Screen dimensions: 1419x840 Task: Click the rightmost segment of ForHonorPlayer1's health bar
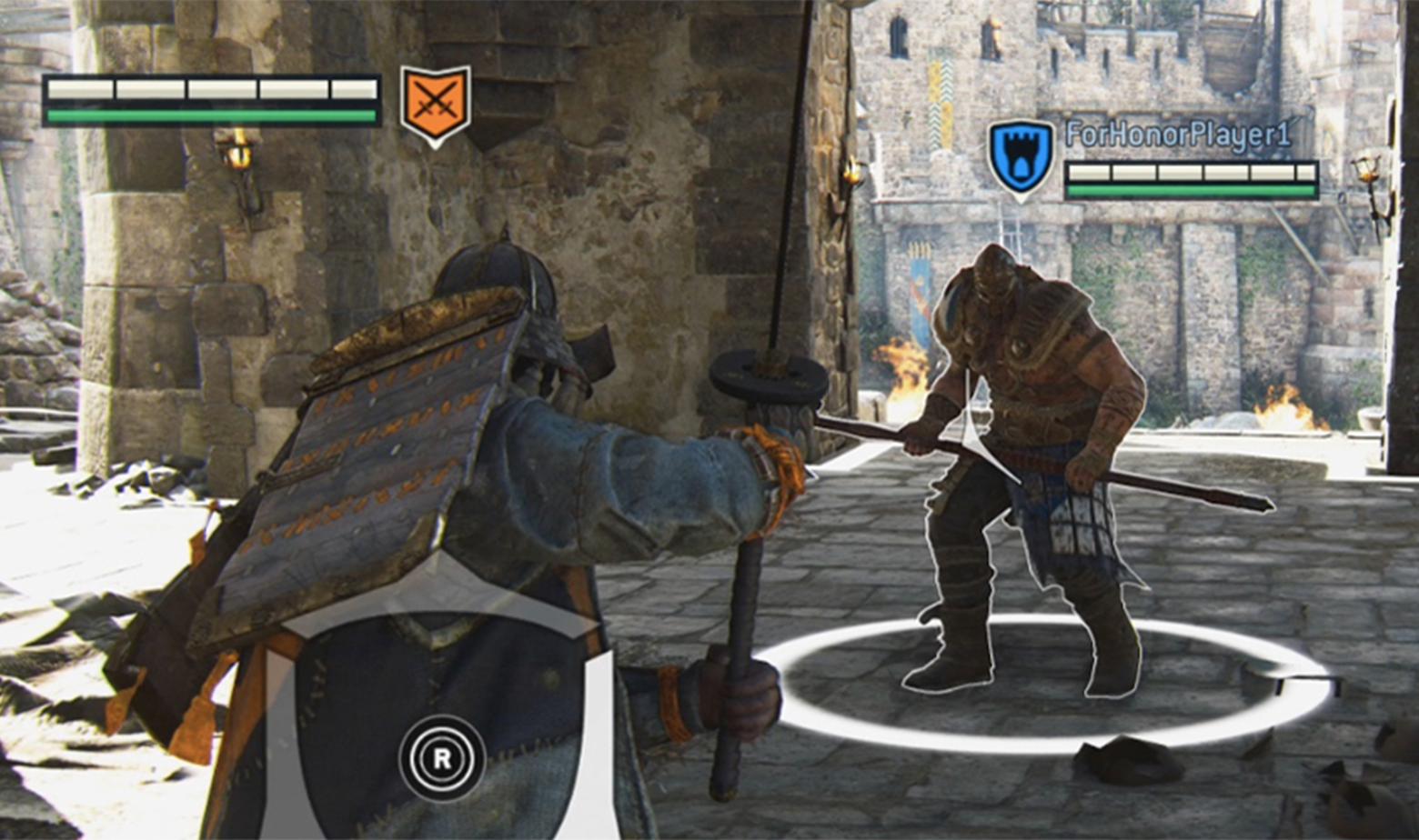coord(1308,173)
